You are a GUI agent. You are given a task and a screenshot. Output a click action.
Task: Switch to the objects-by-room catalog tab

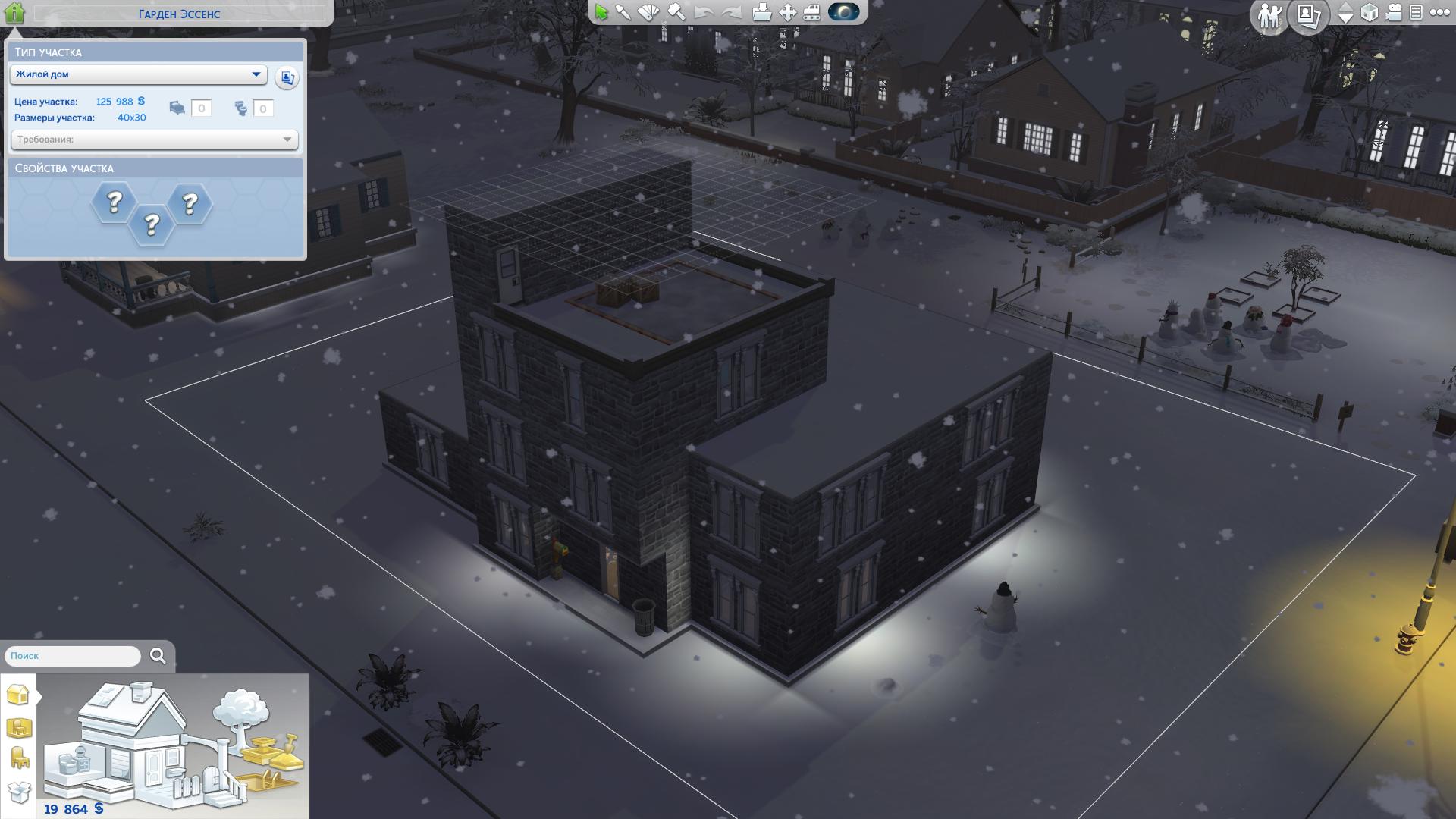[19, 728]
